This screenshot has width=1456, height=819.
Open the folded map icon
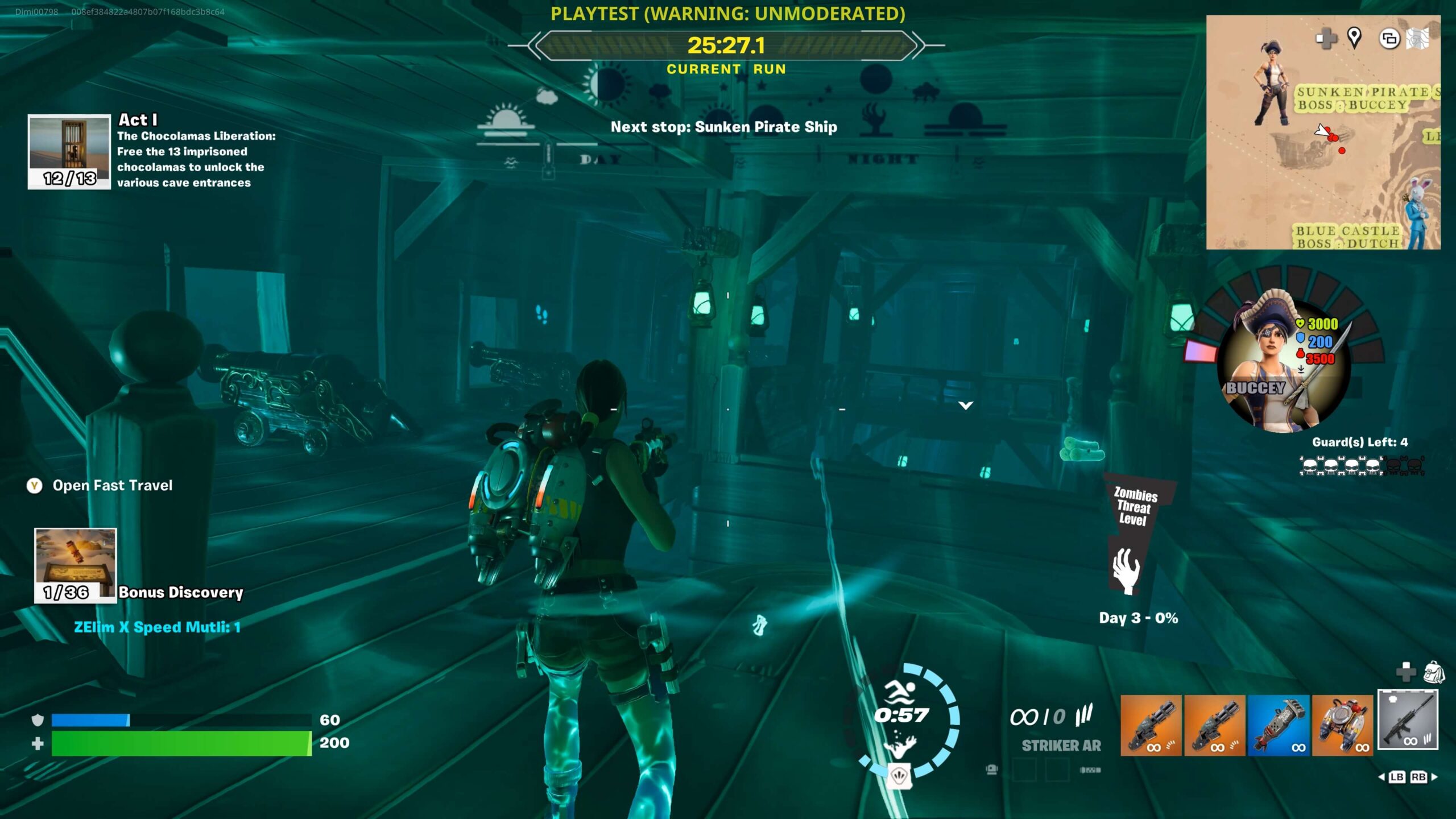1417,39
